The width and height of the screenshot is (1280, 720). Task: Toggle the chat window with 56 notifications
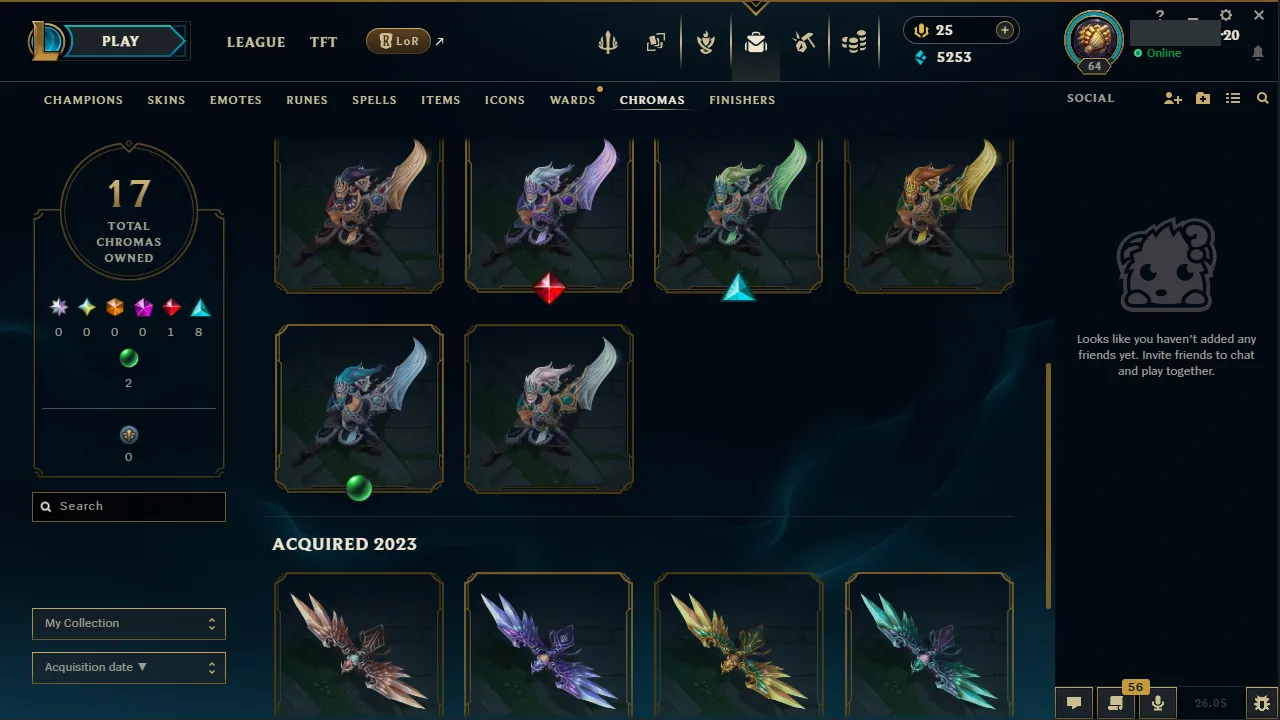pos(1115,701)
